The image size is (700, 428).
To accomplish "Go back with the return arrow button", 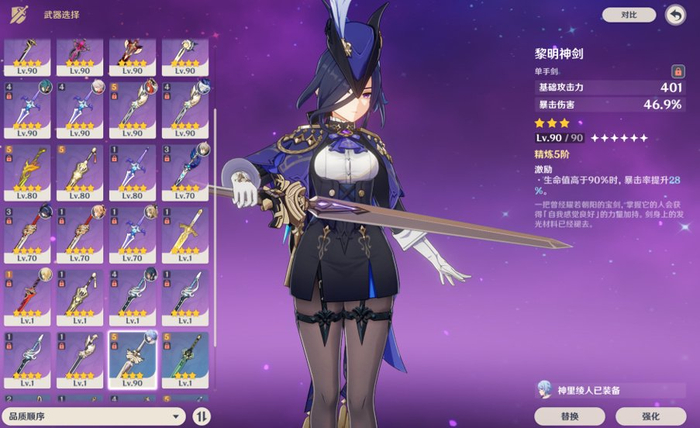I will 675,14.
